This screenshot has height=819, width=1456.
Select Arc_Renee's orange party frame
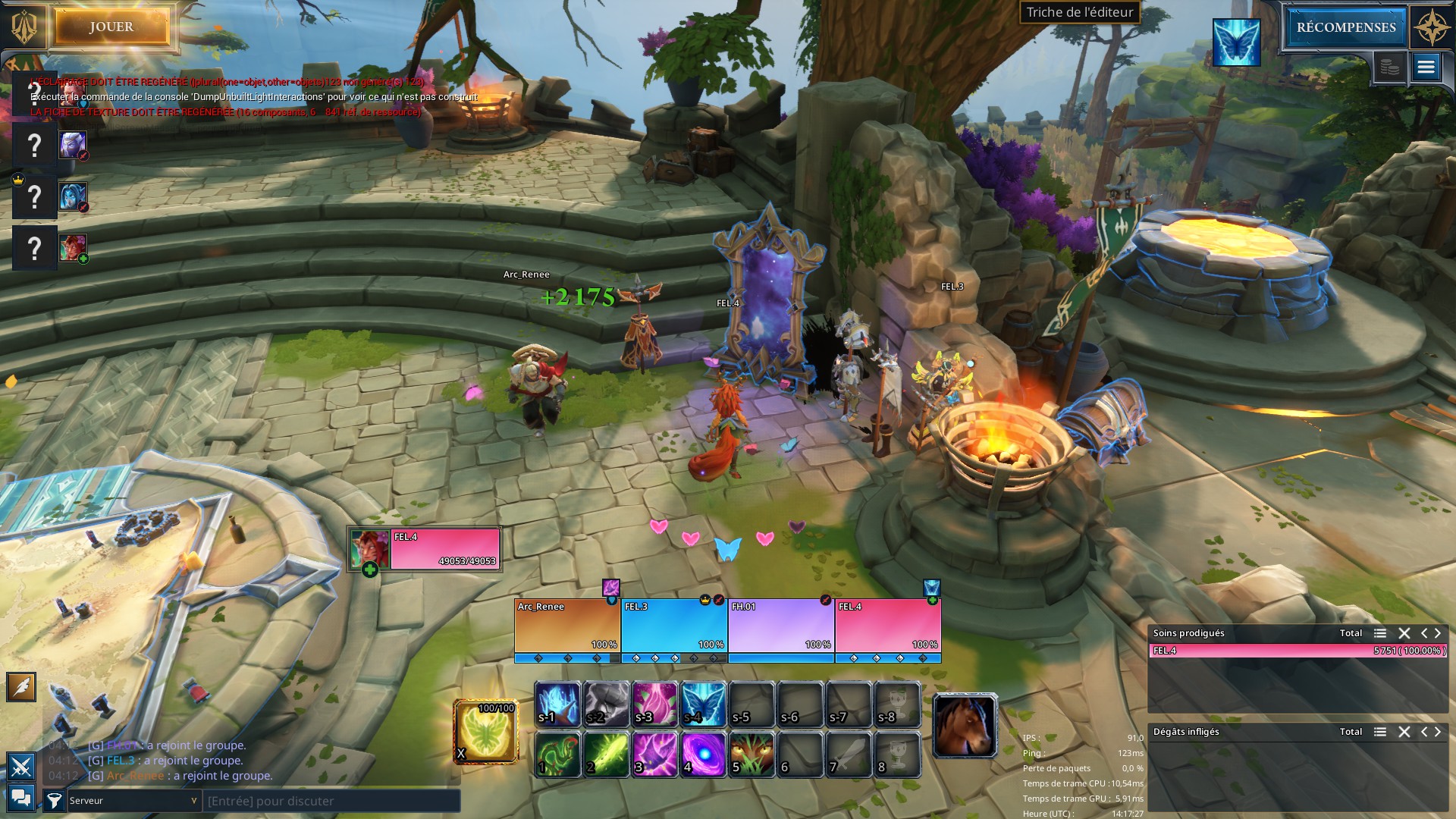click(x=567, y=626)
